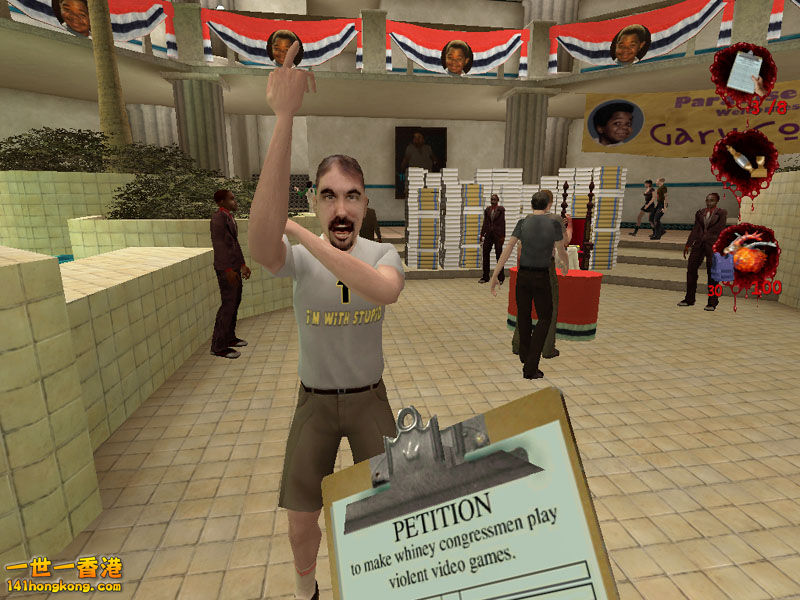Select the petition clipboard weapon icon
Screen dimensions: 800x600
click(742, 73)
